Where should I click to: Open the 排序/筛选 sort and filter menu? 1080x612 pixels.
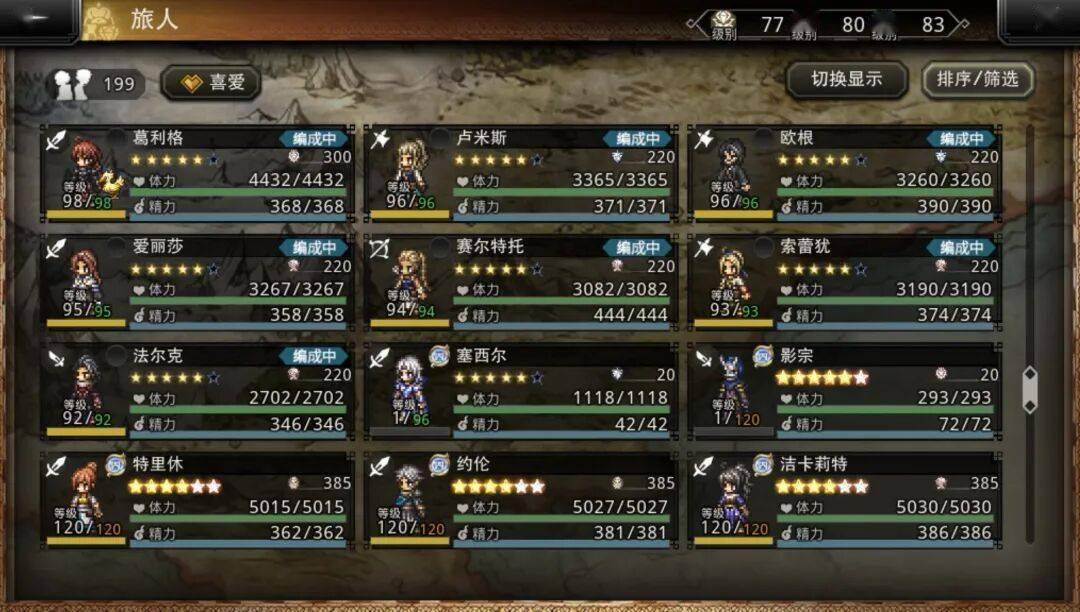tap(977, 80)
